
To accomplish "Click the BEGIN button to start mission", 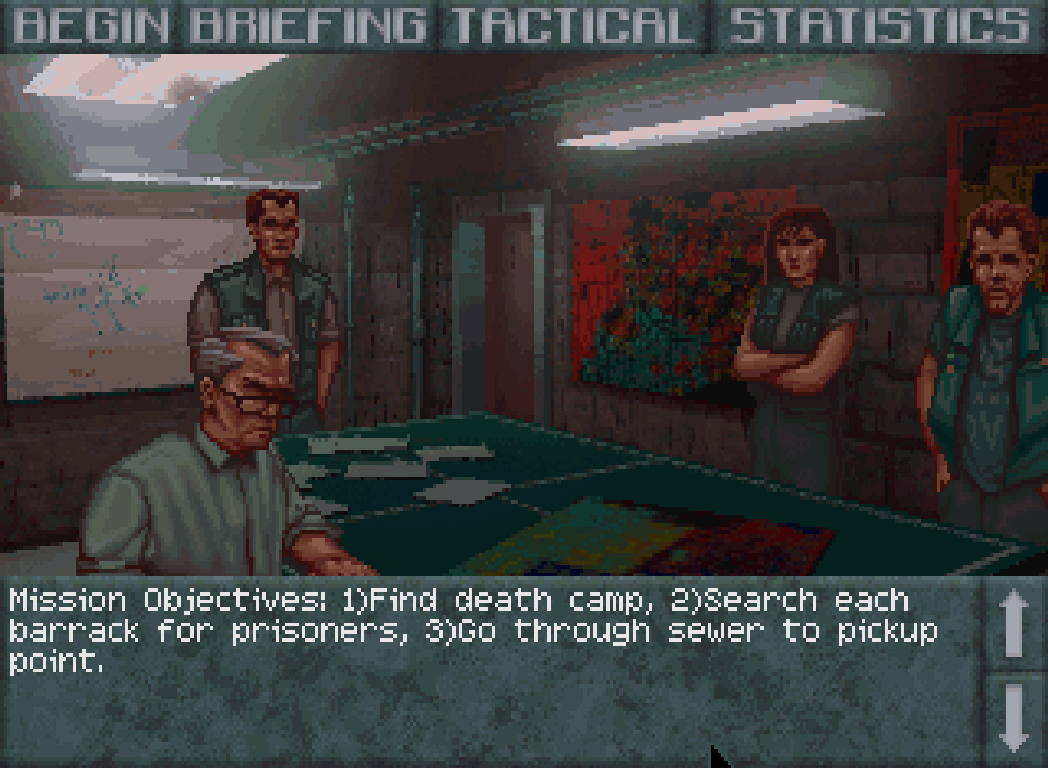I will click(91, 26).
